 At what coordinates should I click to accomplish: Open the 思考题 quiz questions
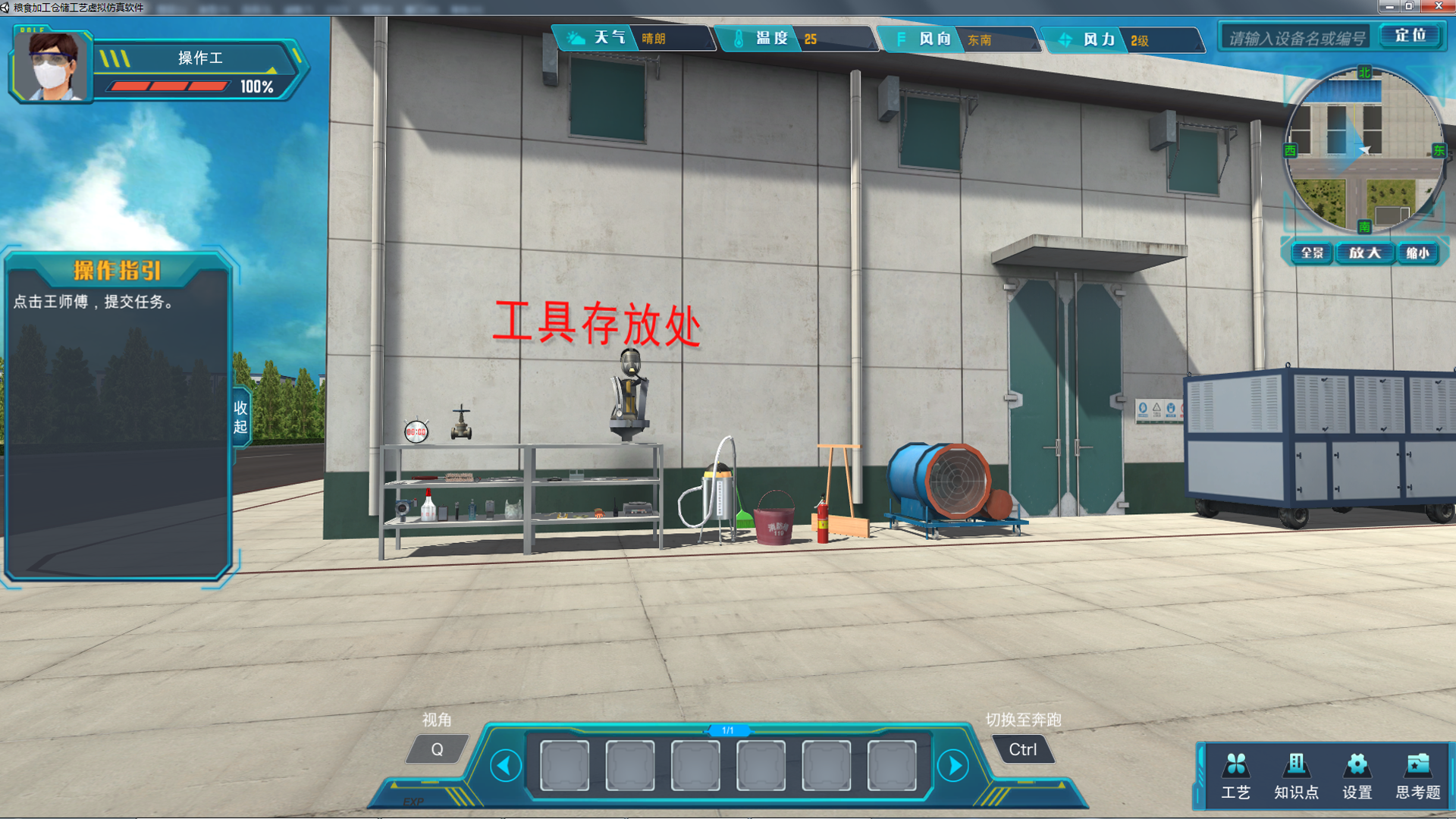tap(1417, 775)
